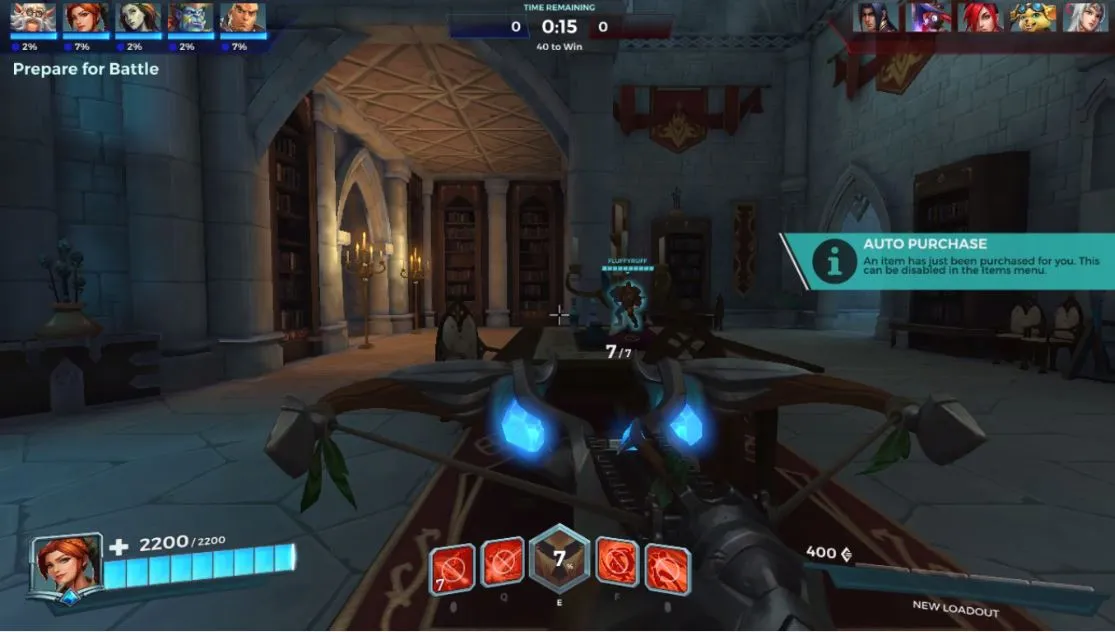Select the white-haired woman enemy portrait
The height and width of the screenshot is (632, 1115).
(1086, 17)
